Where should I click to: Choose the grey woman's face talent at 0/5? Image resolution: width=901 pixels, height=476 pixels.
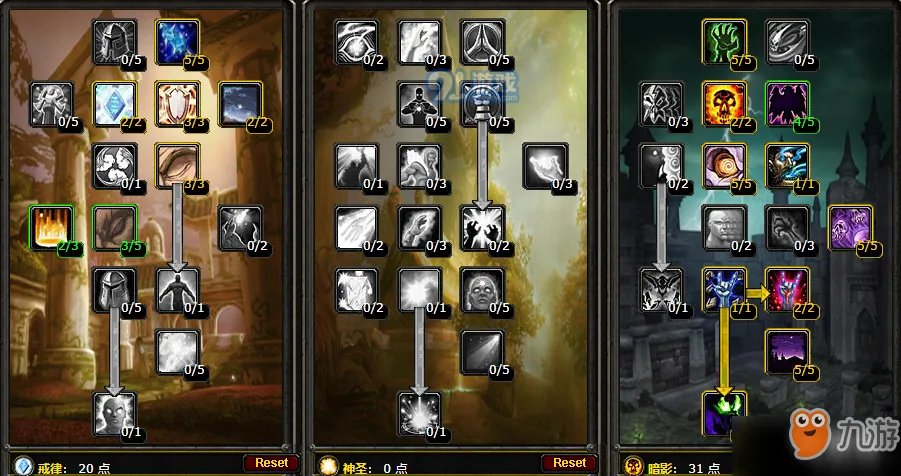click(482, 289)
